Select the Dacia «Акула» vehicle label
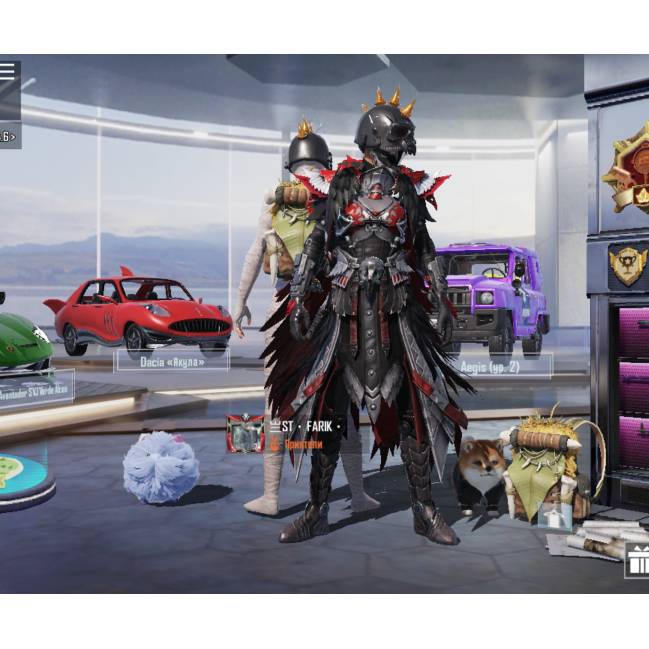This screenshot has height=649, width=649. 172,361
